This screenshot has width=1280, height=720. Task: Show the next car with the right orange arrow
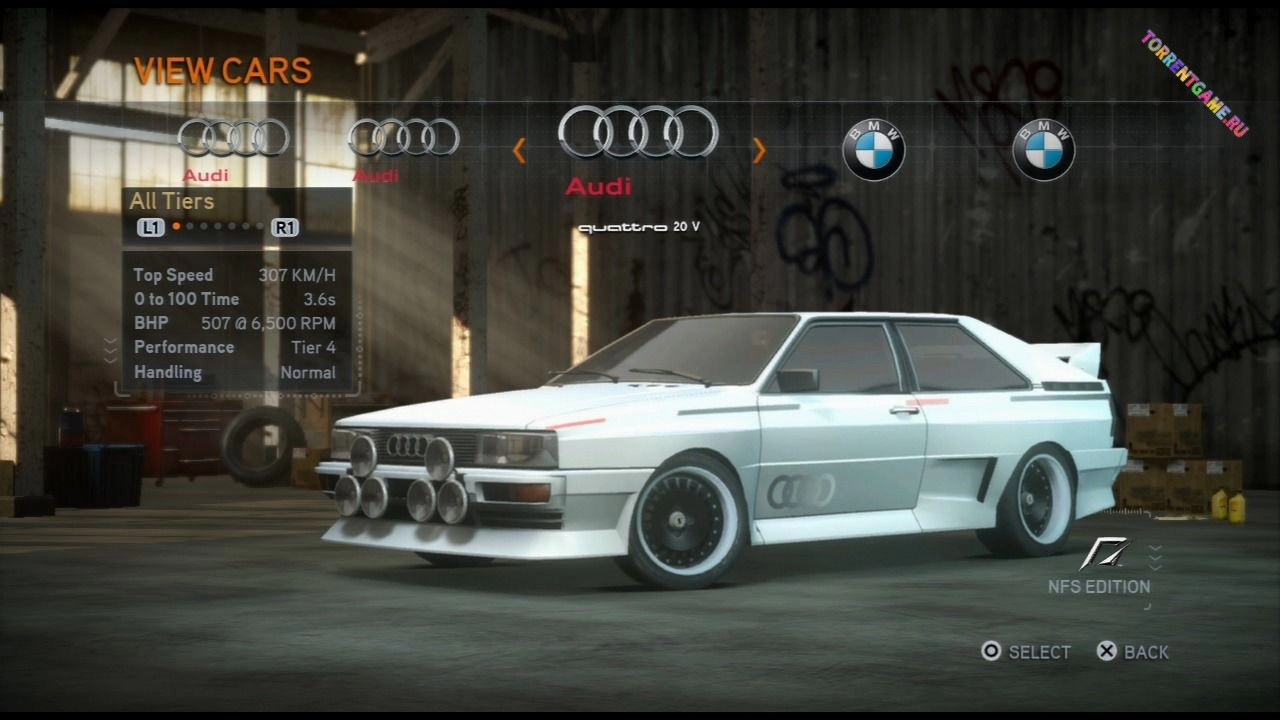pyautogui.click(x=759, y=151)
